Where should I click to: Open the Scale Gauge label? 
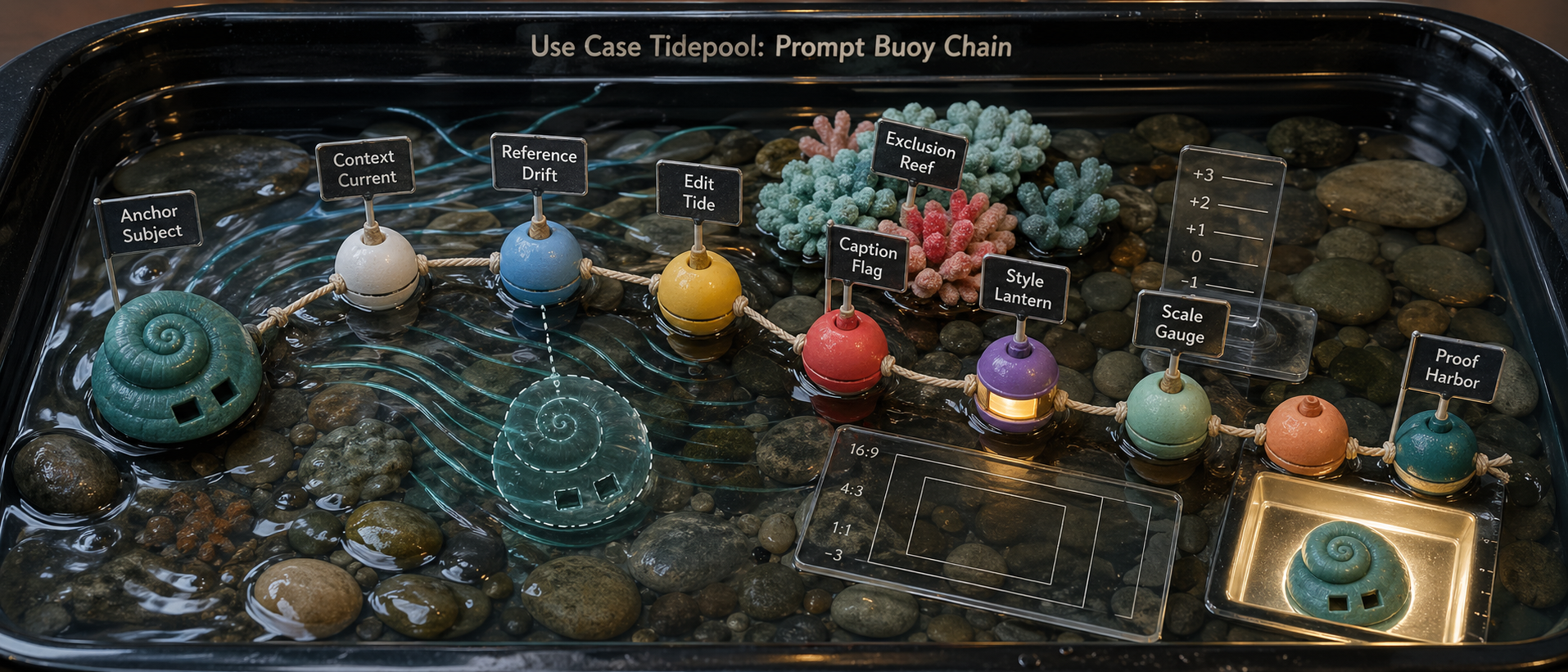point(1181,325)
